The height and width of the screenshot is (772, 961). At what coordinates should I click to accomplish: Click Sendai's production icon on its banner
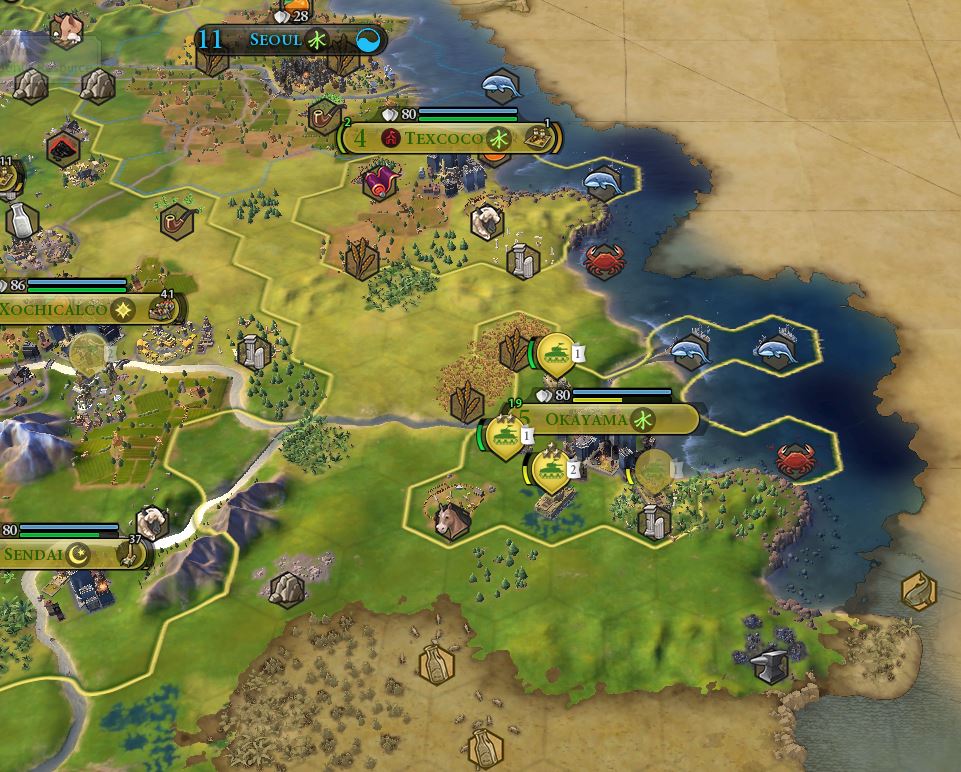[x=131, y=555]
